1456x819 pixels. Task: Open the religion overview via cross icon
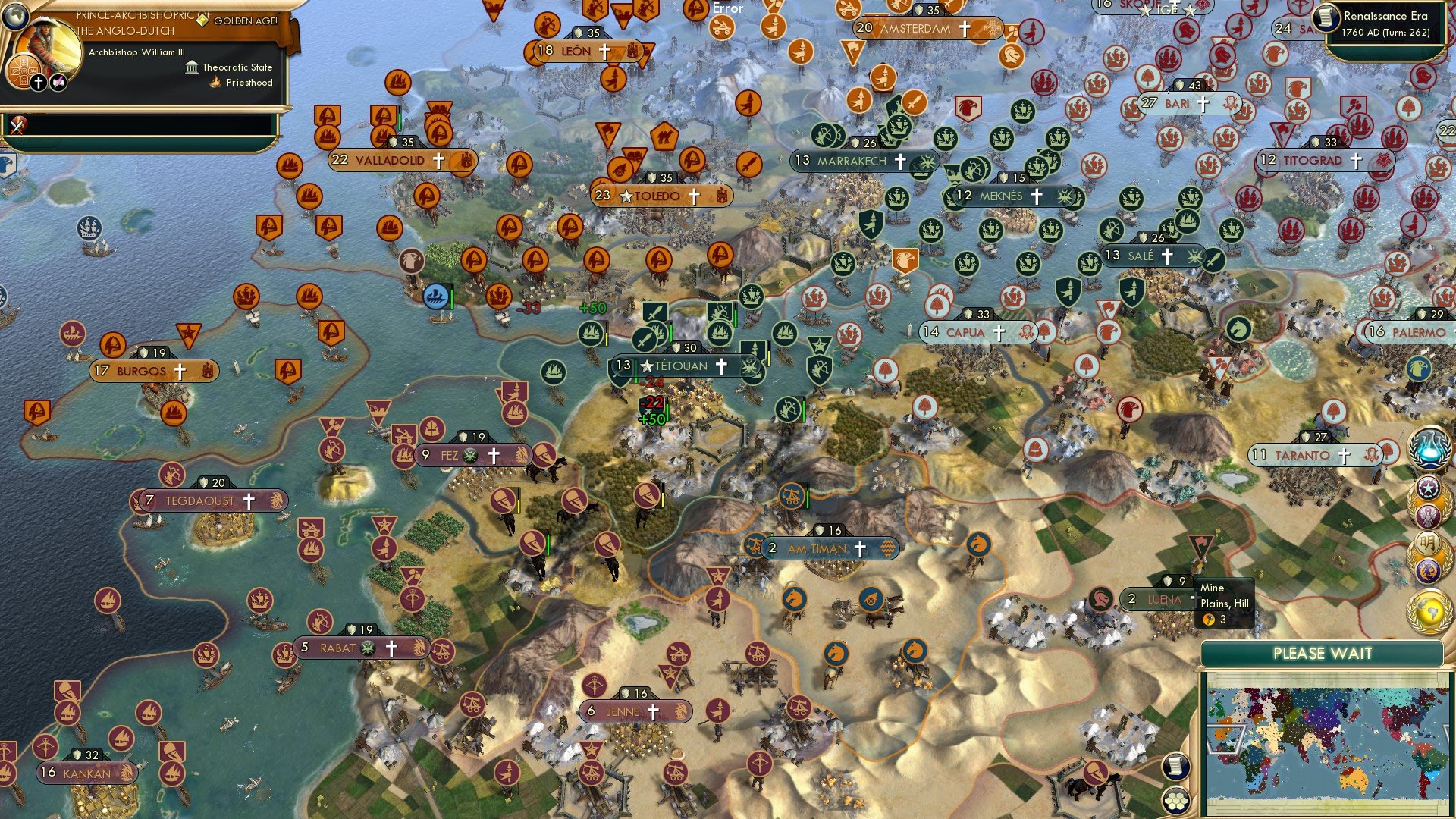37,81
